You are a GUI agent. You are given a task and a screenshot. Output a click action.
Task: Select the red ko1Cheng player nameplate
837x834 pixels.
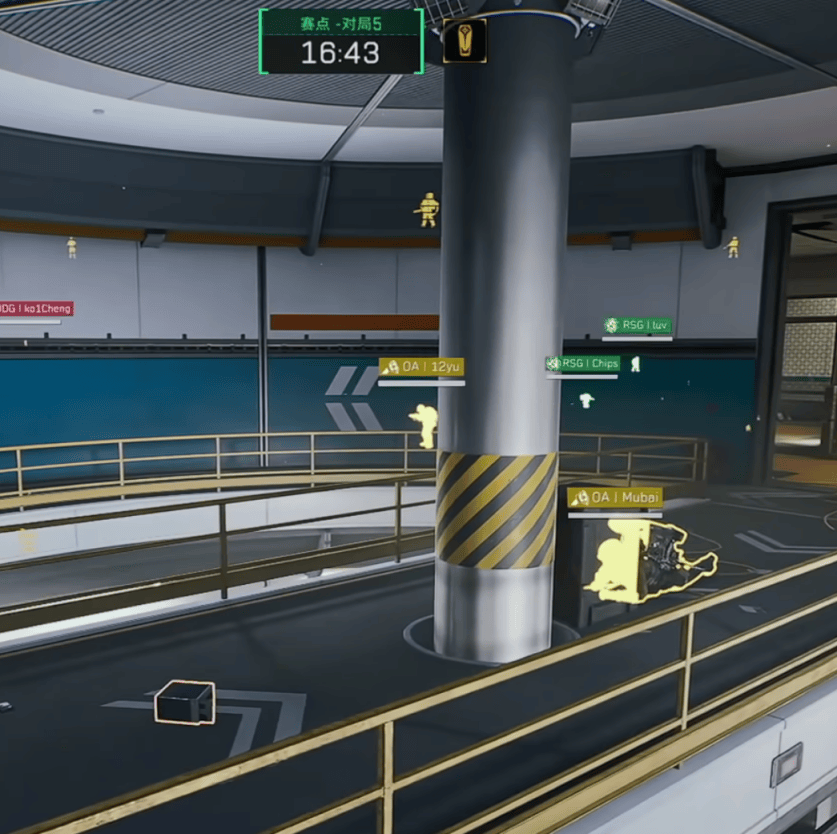click(x=36, y=309)
